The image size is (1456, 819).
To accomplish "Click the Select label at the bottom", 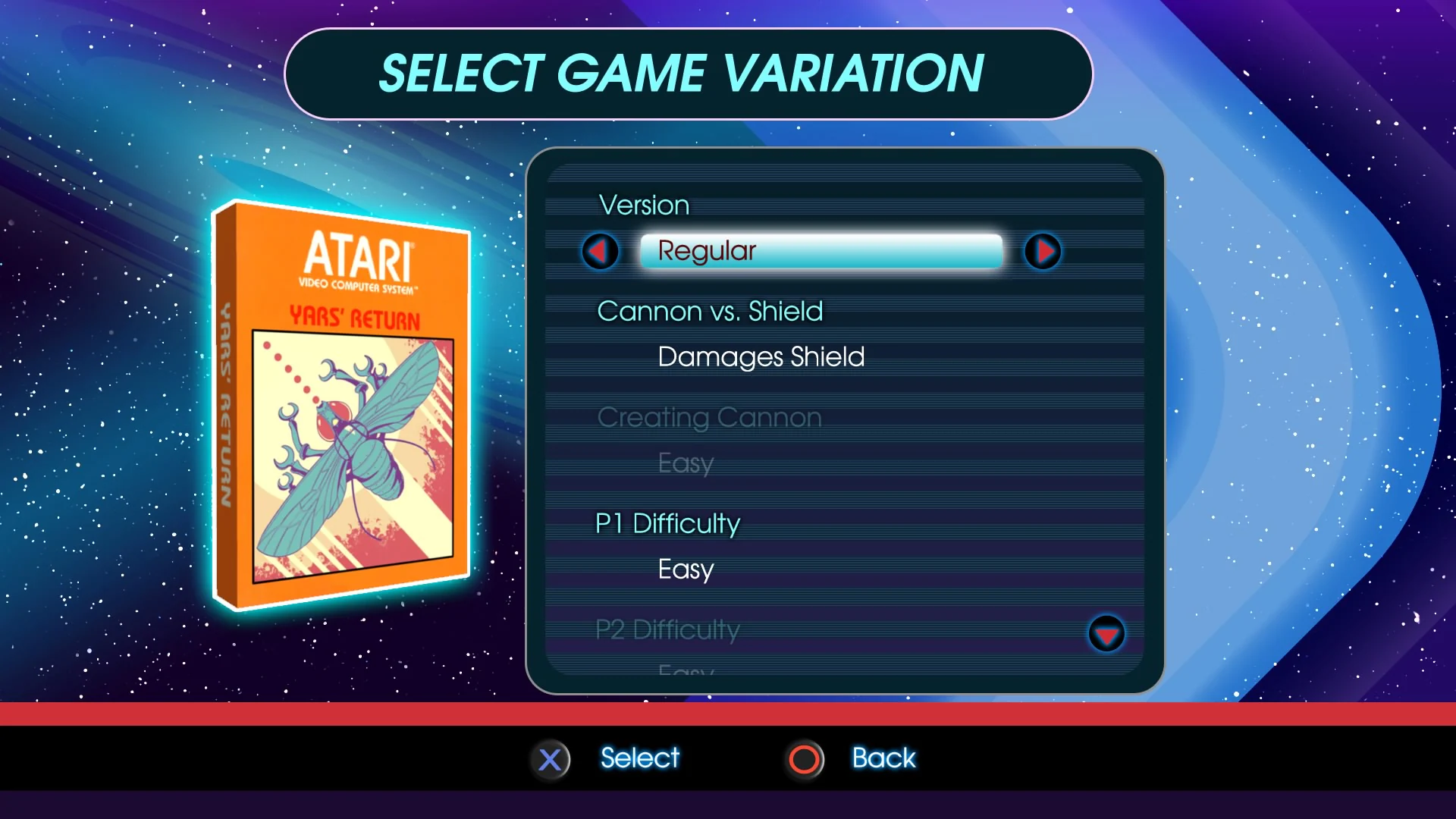I will pyautogui.click(x=639, y=758).
